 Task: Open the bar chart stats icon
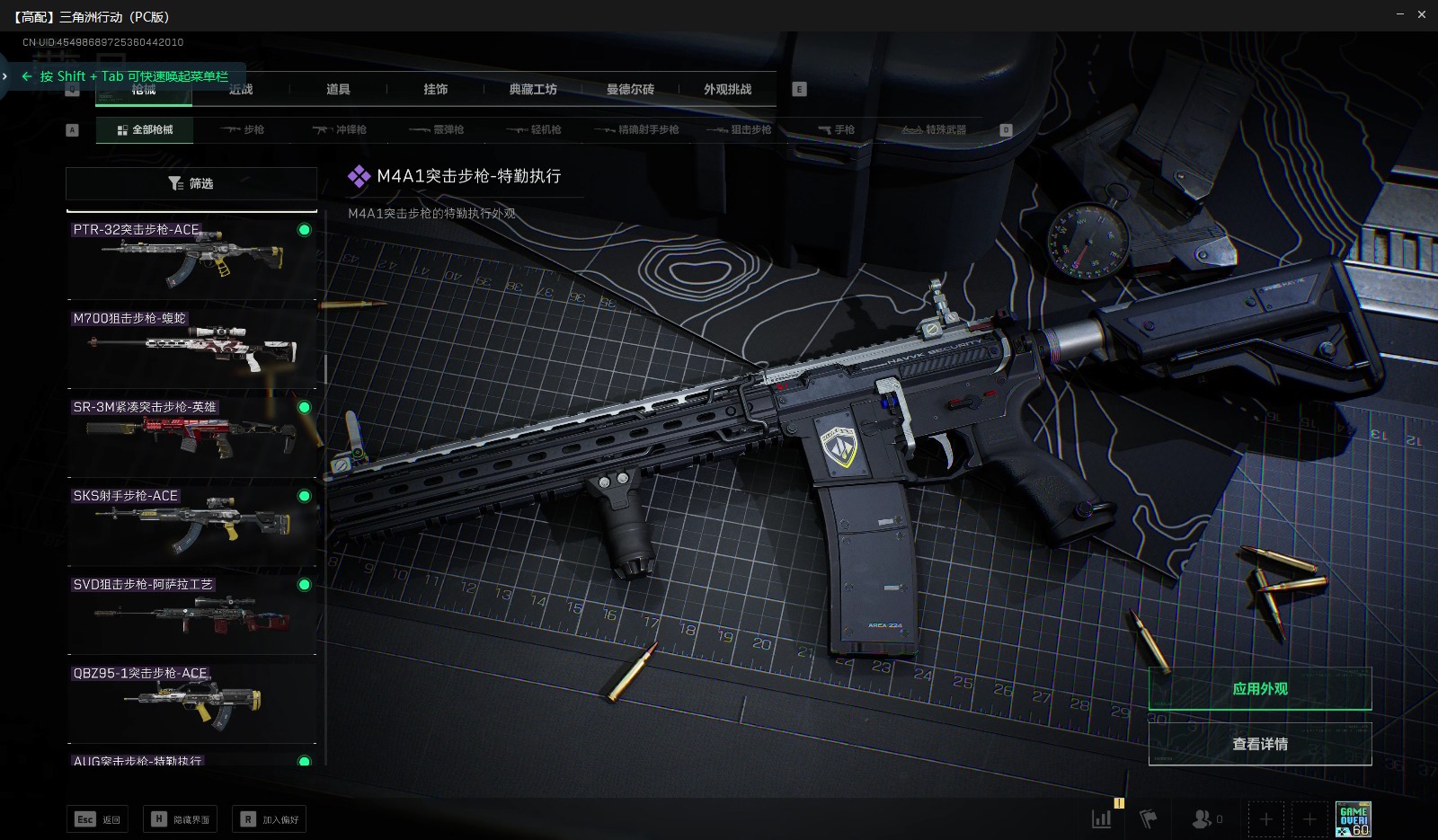click(1101, 818)
